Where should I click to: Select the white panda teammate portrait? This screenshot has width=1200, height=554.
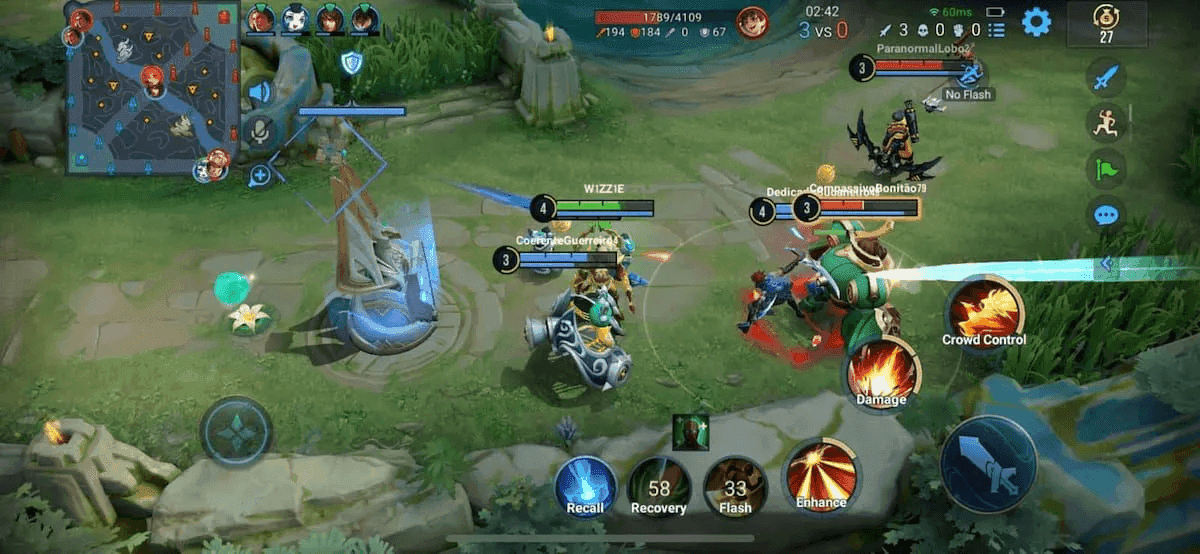(x=295, y=18)
